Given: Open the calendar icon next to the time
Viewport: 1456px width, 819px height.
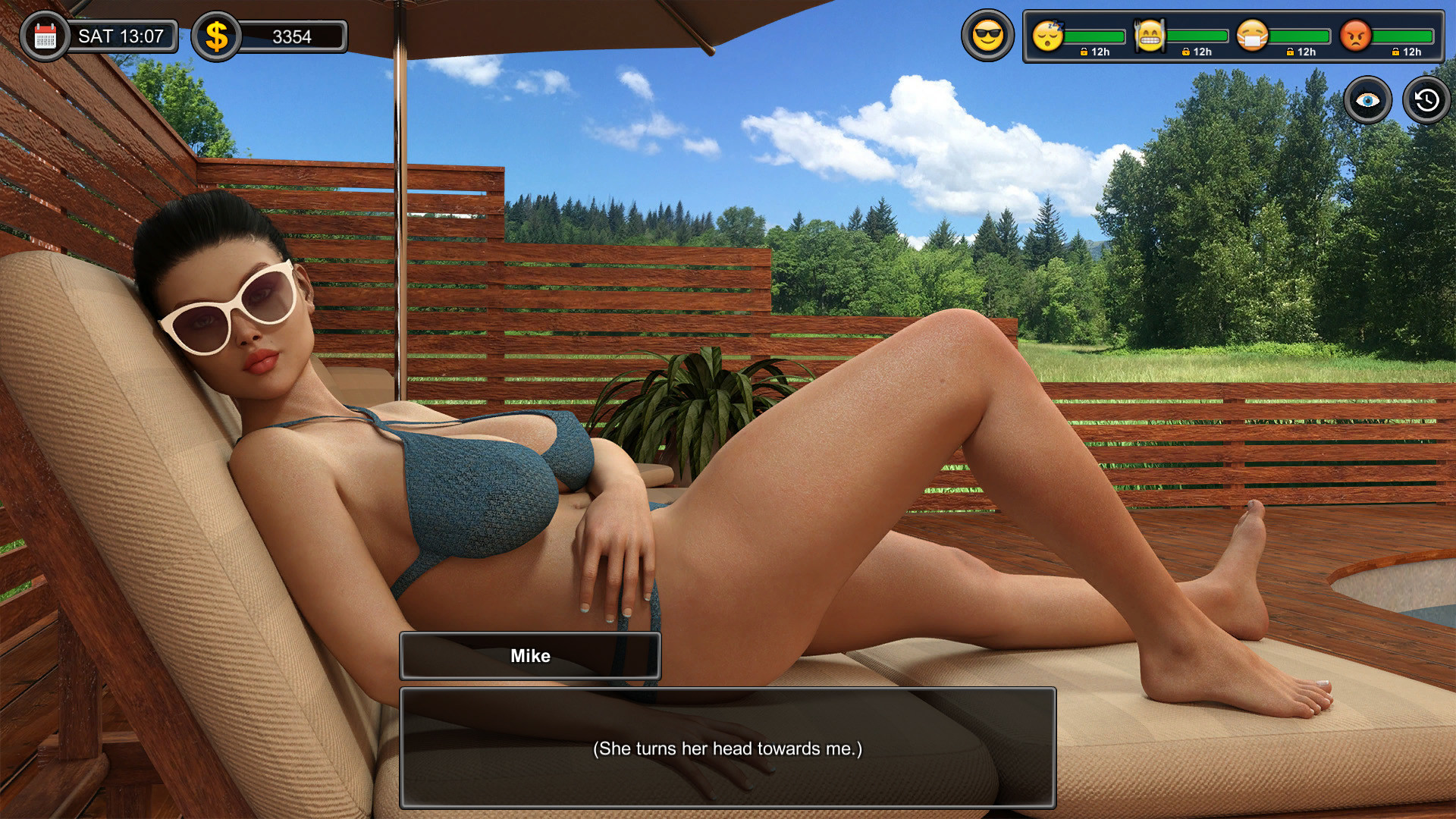Looking at the screenshot, I should (x=45, y=36).
